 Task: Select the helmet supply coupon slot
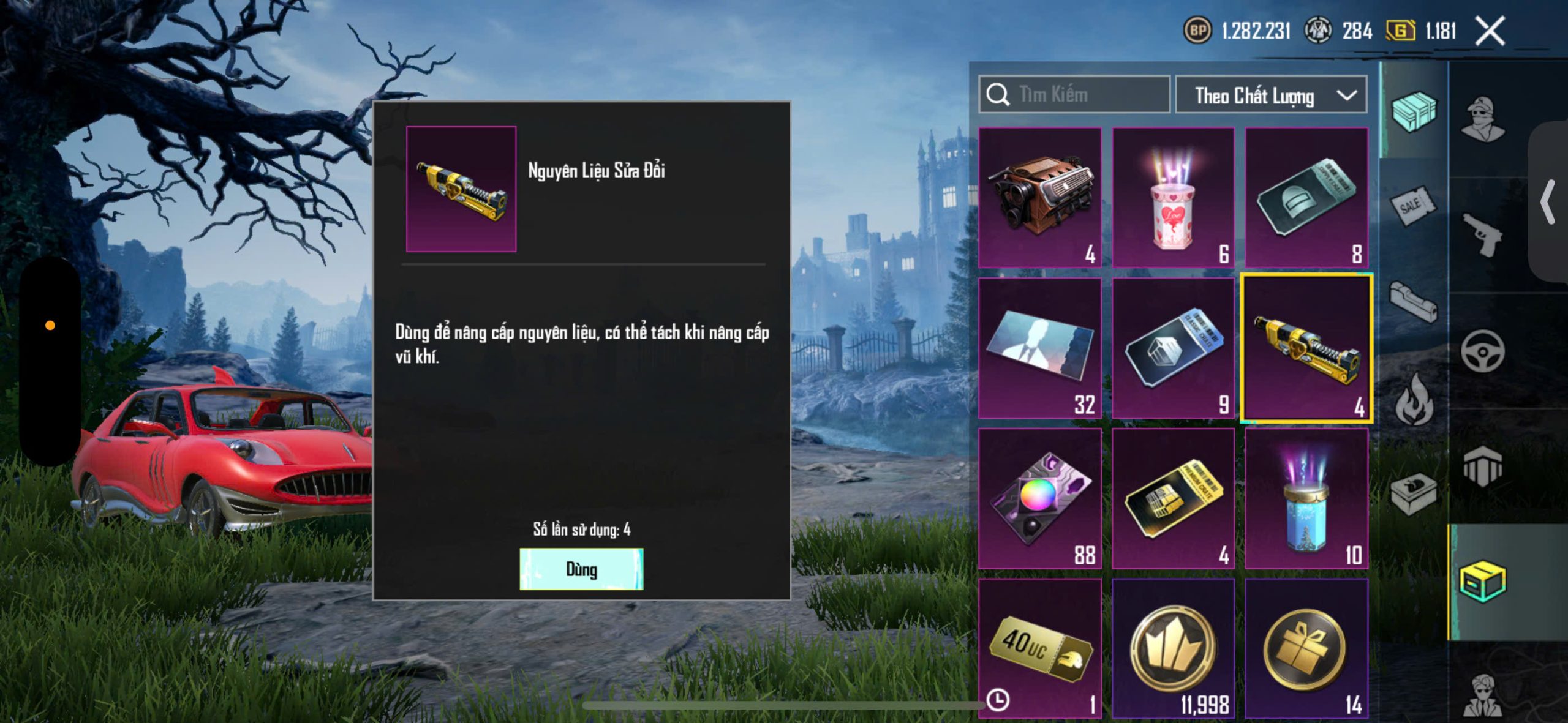(x=1306, y=197)
